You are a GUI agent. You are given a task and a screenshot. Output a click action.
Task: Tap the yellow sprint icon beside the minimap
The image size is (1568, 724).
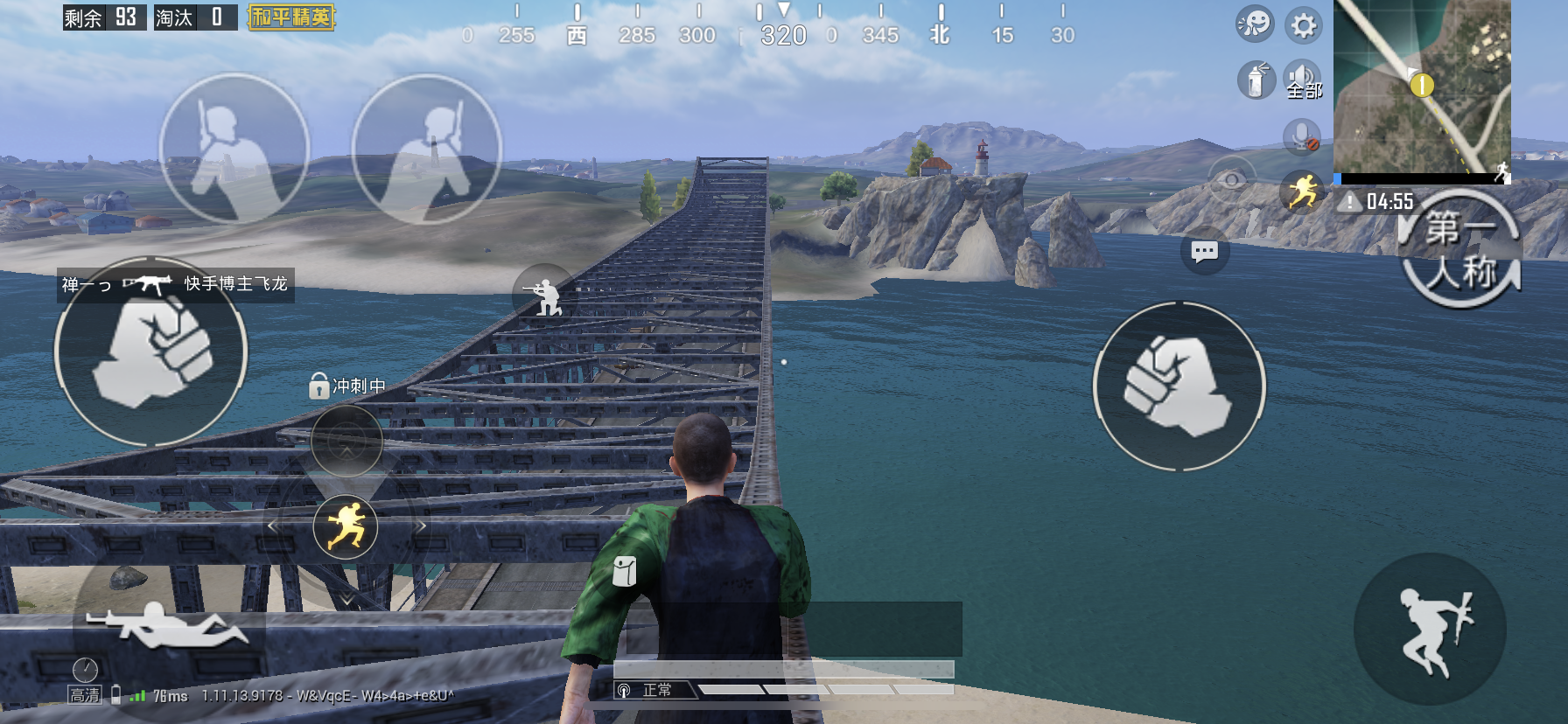[x=1303, y=191]
